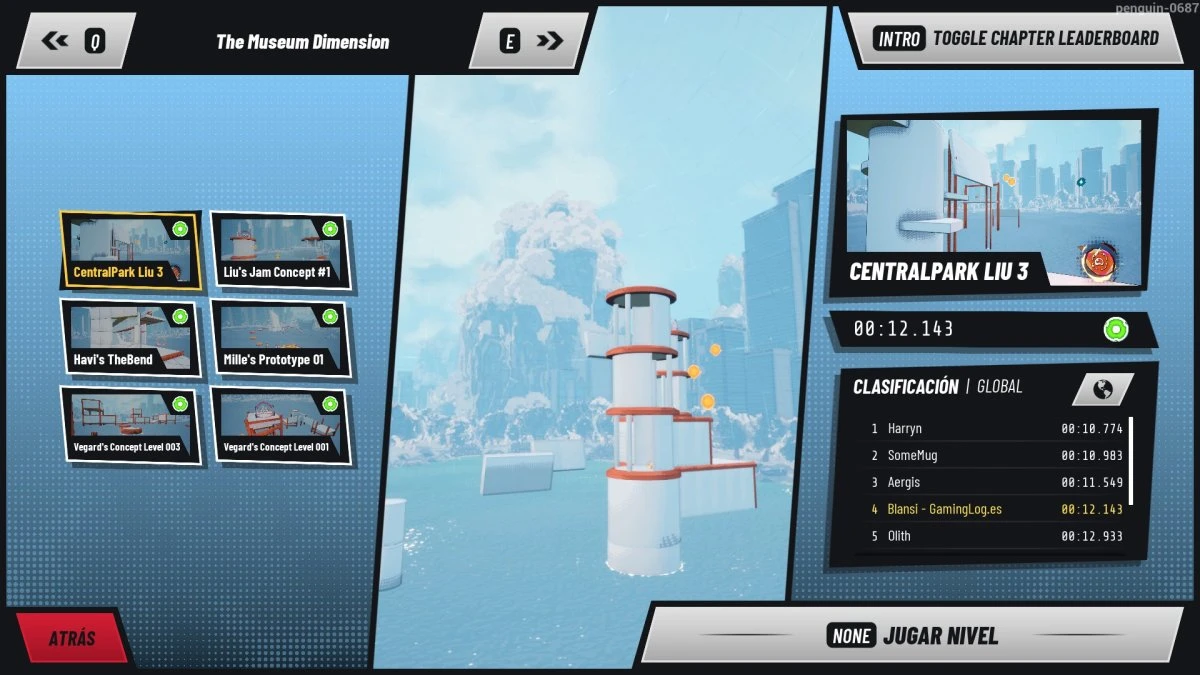Go back with the red Atrás button
Screen dimensions: 1200x675
point(72,638)
